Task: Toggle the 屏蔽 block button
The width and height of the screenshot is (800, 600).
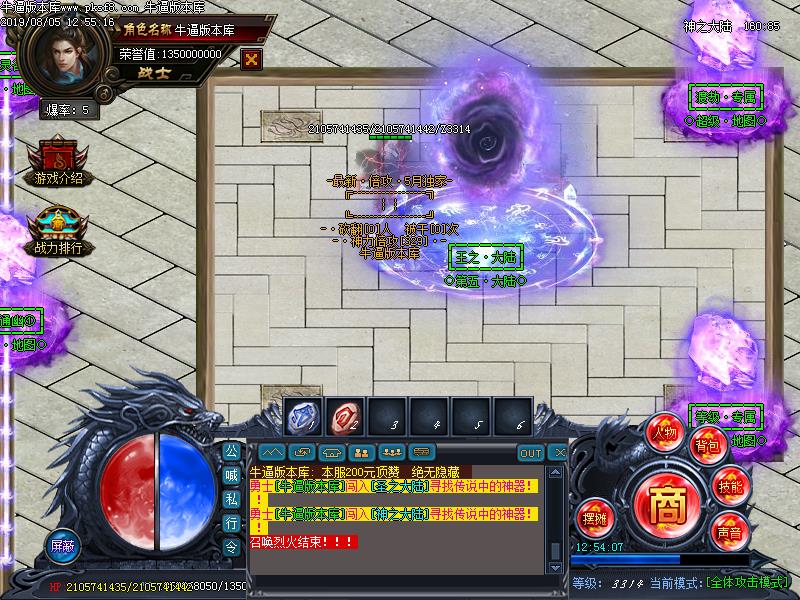Action: coord(64,546)
